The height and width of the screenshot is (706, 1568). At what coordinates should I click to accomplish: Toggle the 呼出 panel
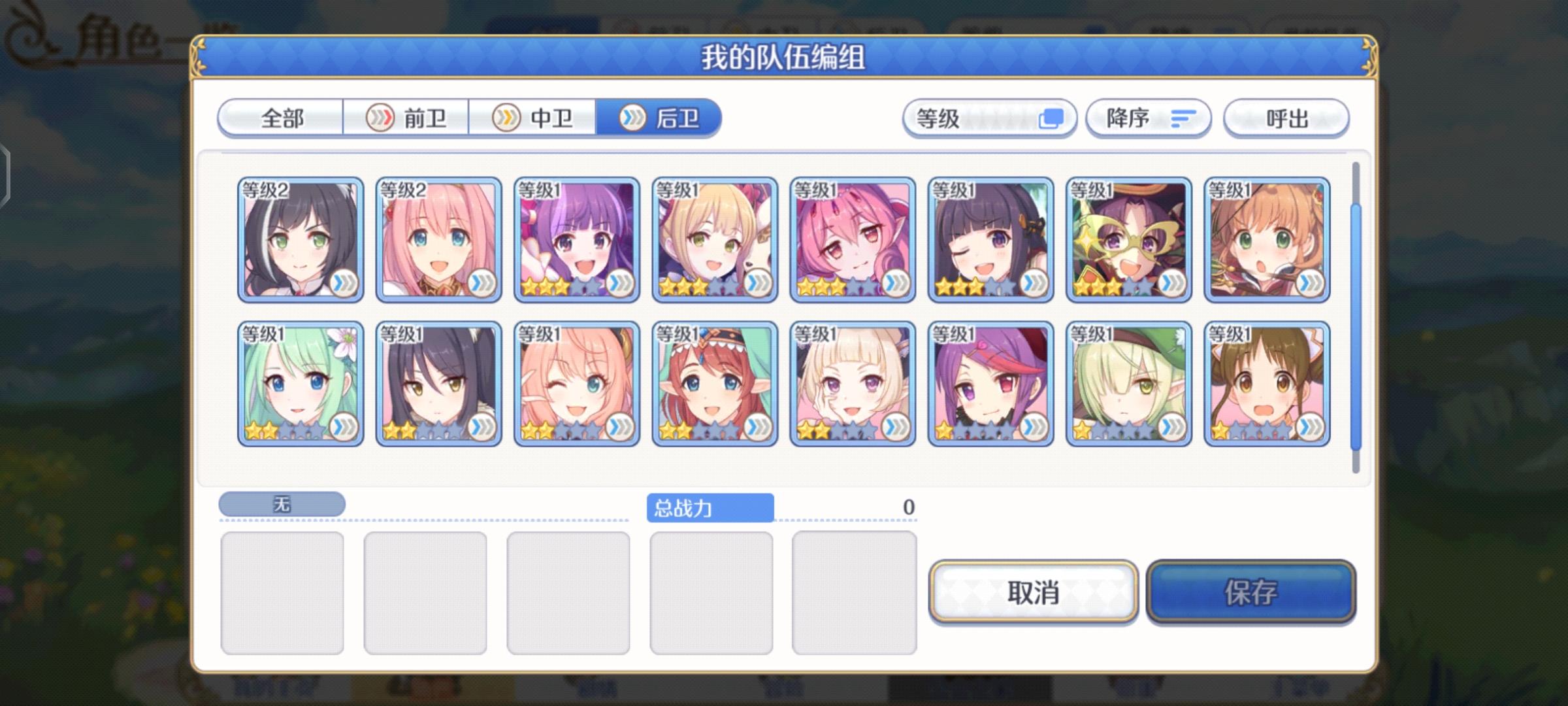click(1286, 118)
